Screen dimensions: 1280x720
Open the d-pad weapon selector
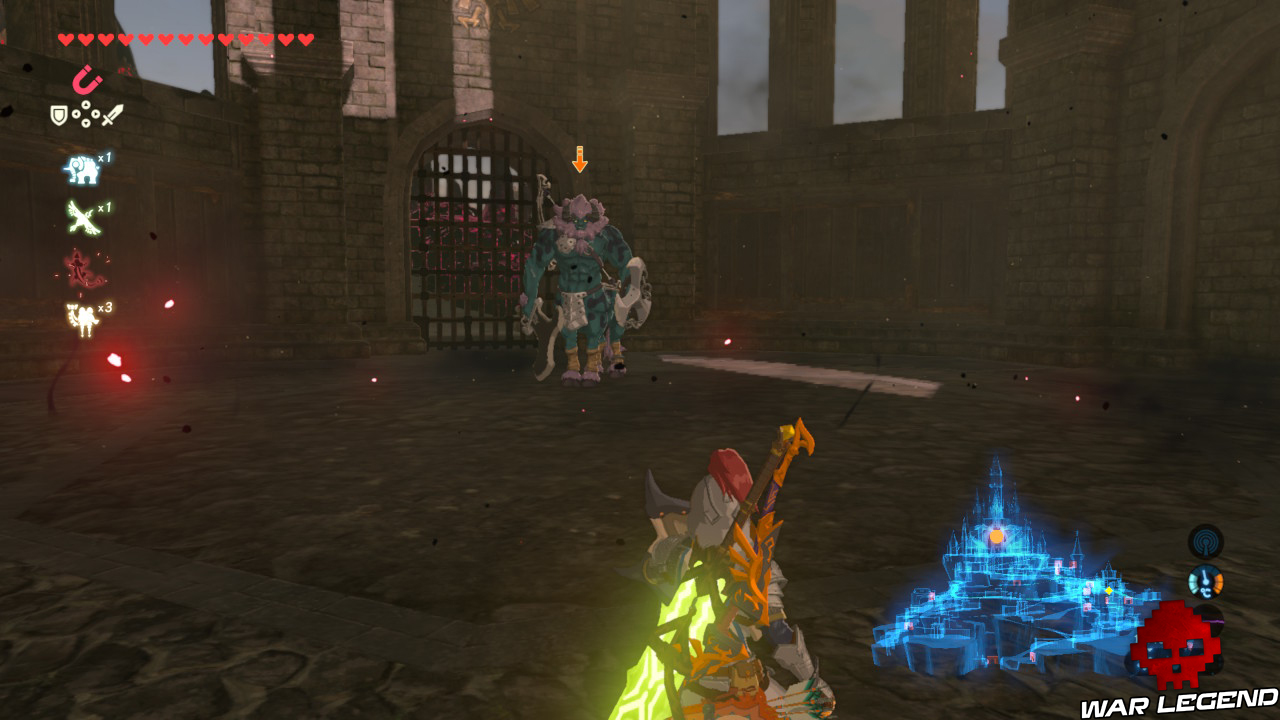click(x=86, y=114)
